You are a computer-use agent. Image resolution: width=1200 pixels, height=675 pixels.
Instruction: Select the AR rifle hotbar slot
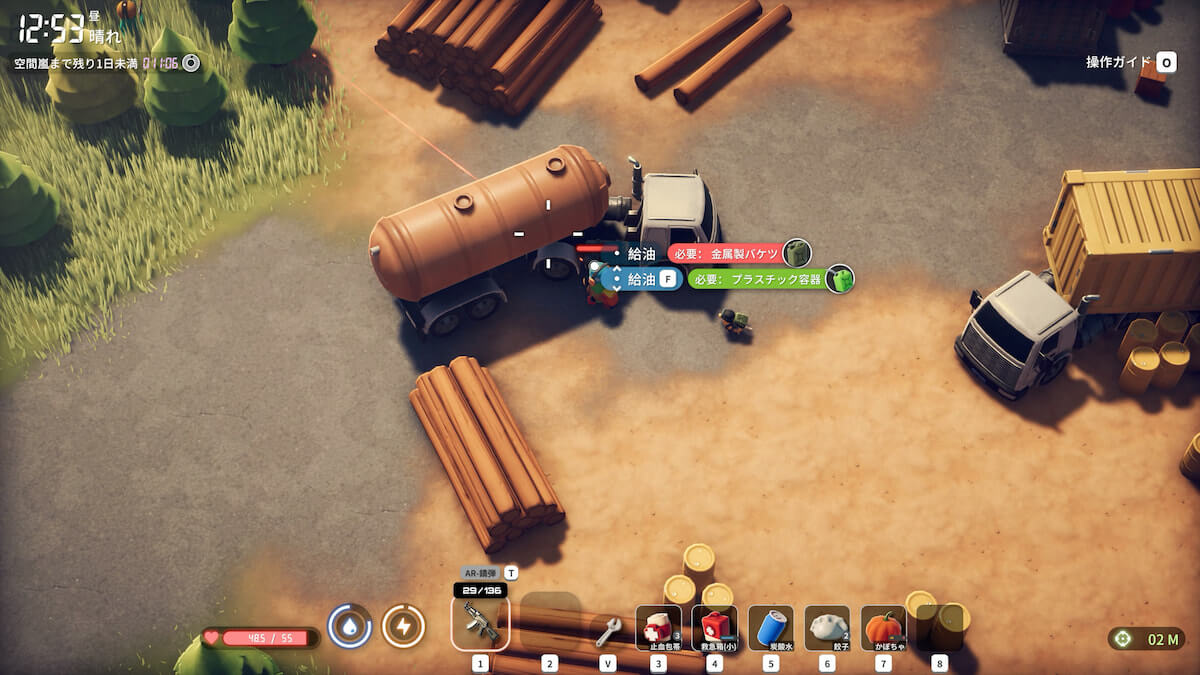click(x=480, y=624)
